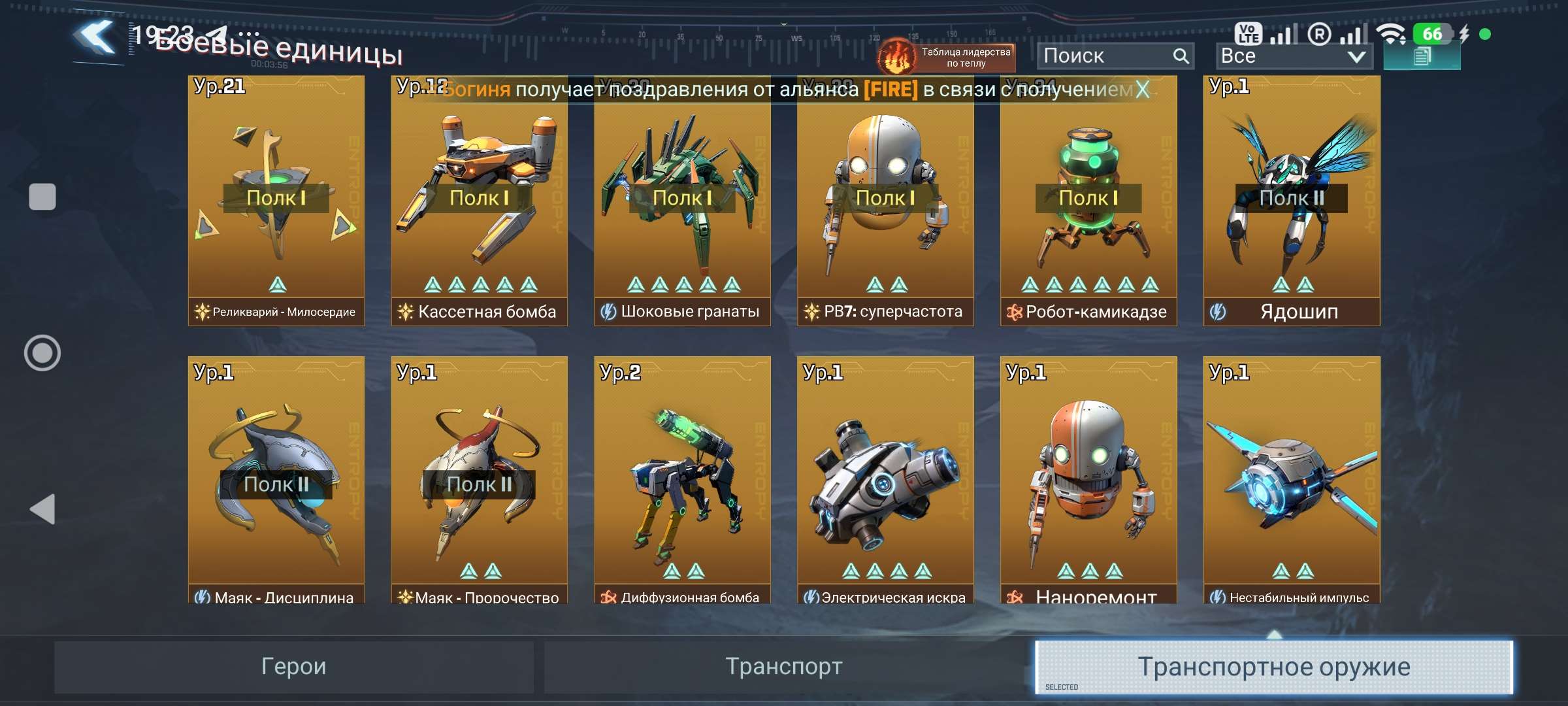1568x706 pixels.
Task: Tap the magnifier icon in the search bar
Action: [x=1181, y=56]
